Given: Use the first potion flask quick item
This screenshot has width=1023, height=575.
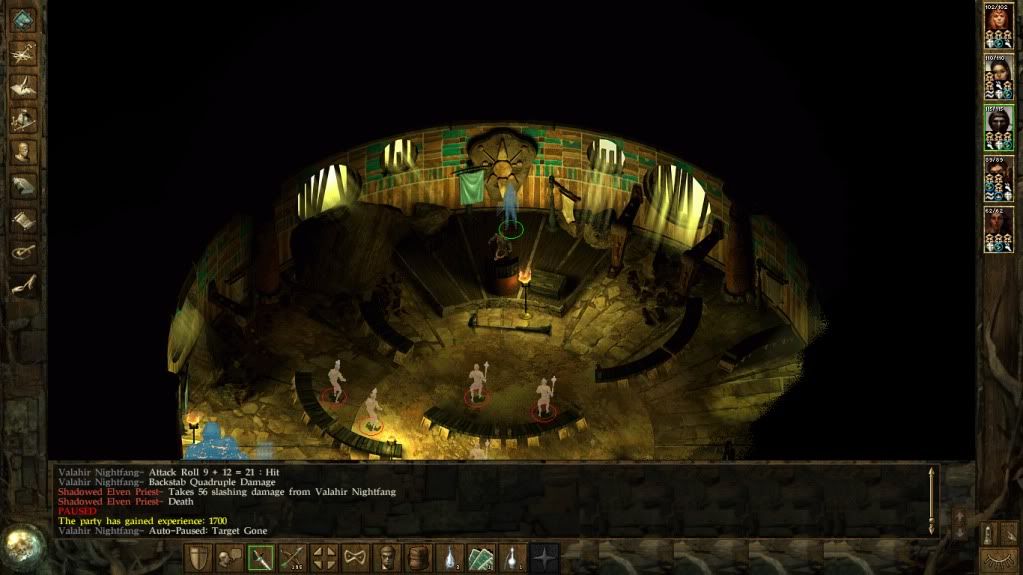Looking at the screenshot, I should click(x=450, y=558).
